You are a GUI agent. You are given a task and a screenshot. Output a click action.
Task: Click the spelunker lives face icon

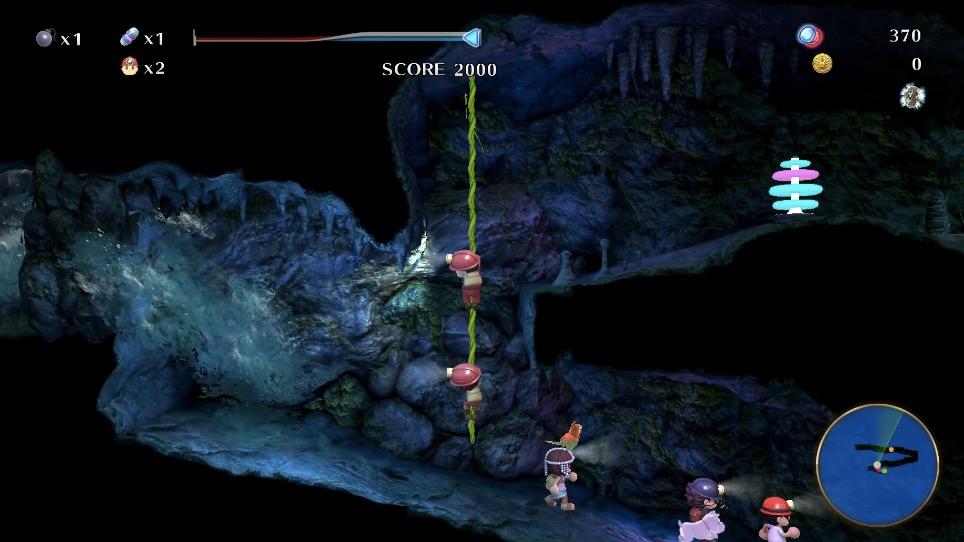pos(130,67)
